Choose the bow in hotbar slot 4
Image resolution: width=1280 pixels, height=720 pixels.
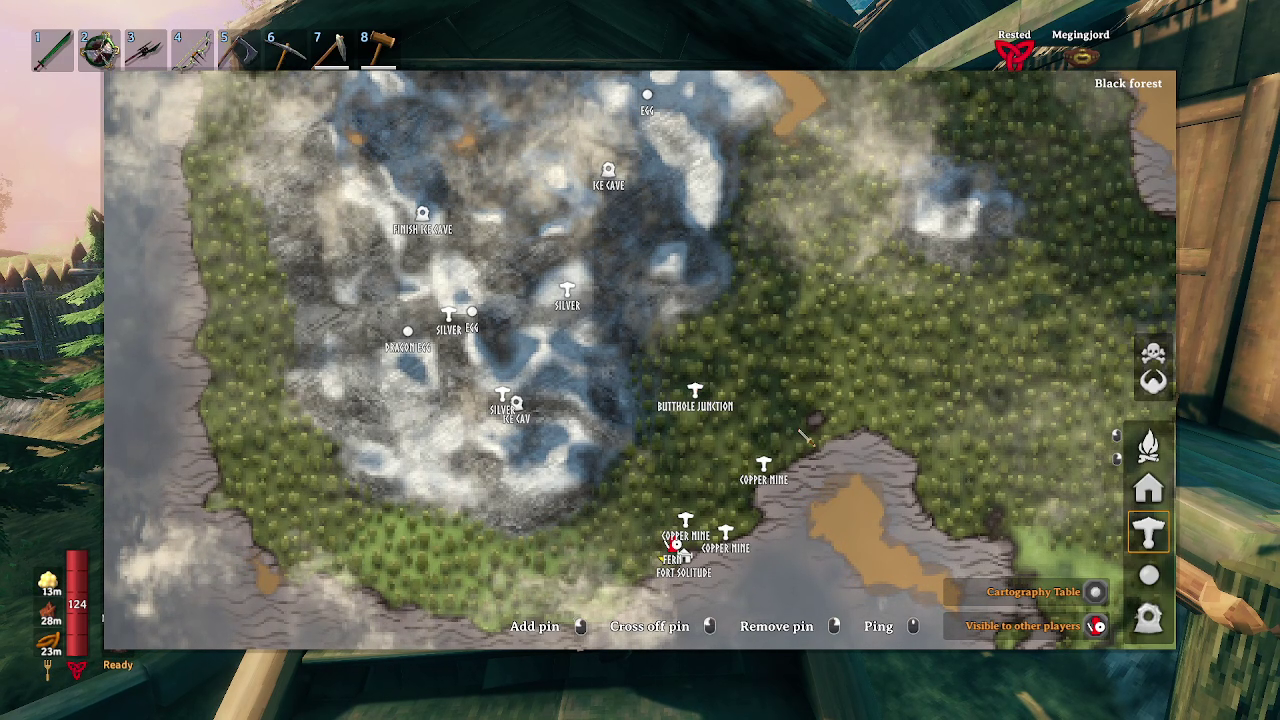pos(192,50)
